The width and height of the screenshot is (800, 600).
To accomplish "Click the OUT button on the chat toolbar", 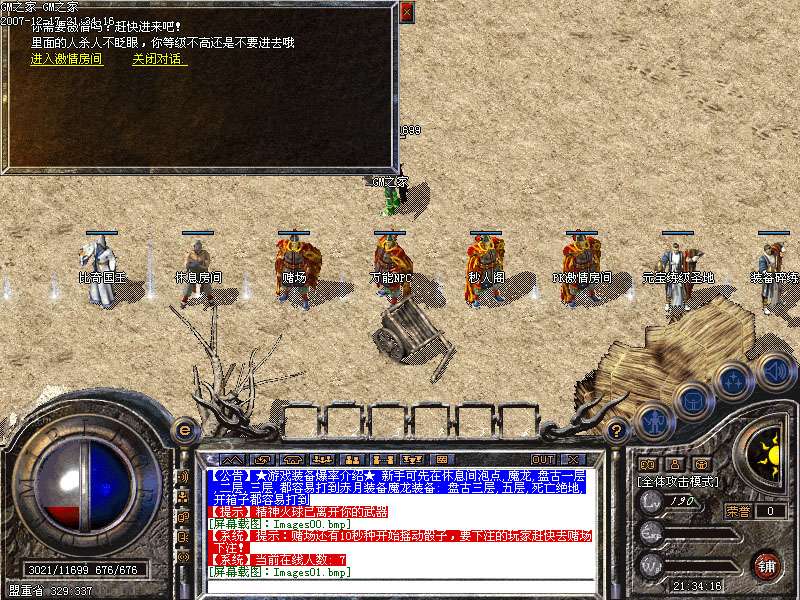I will point(543,459).
